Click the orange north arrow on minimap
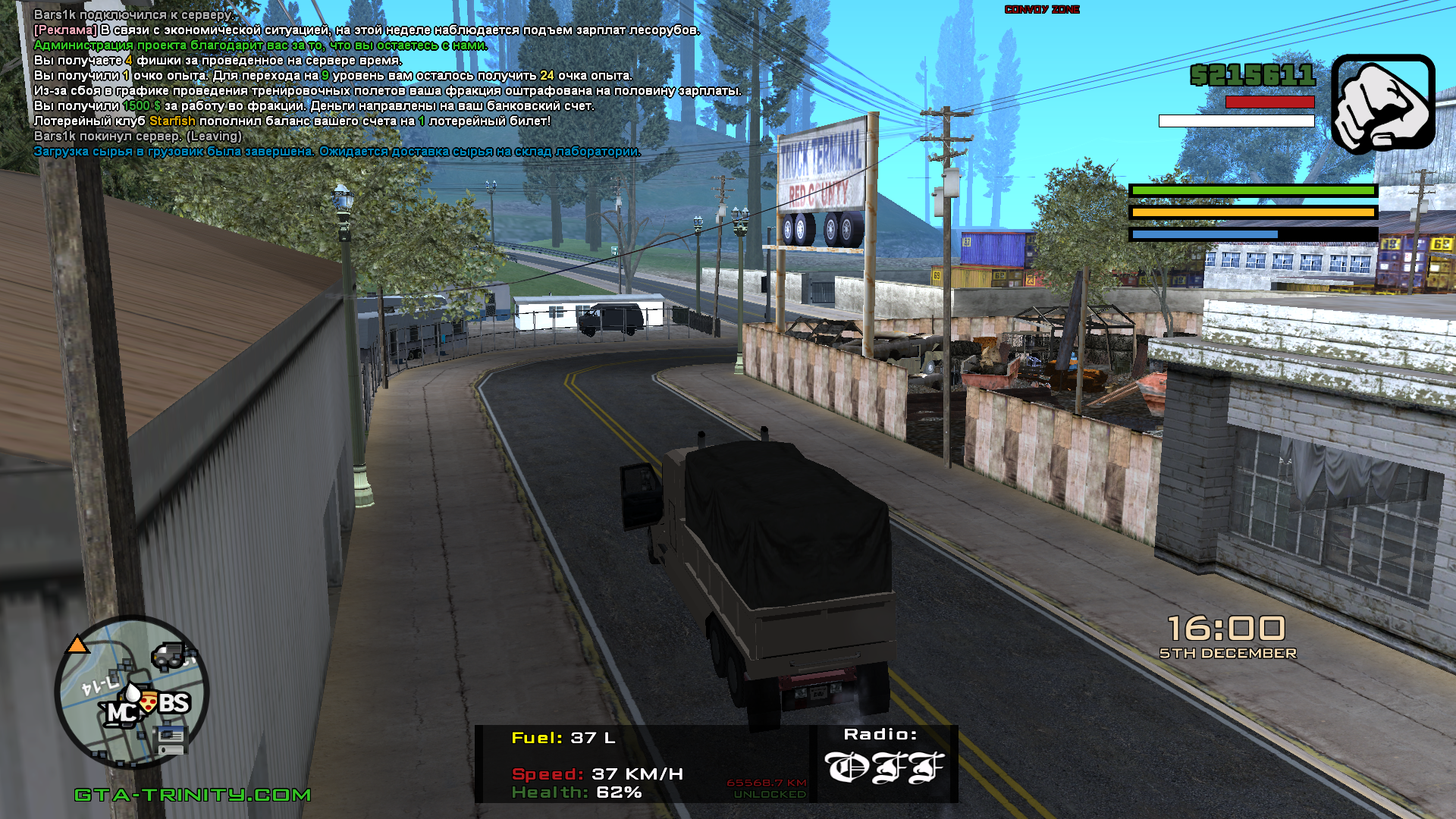Image resolution: width=1456 pixels, height=819 pixels. coord(77,645)
